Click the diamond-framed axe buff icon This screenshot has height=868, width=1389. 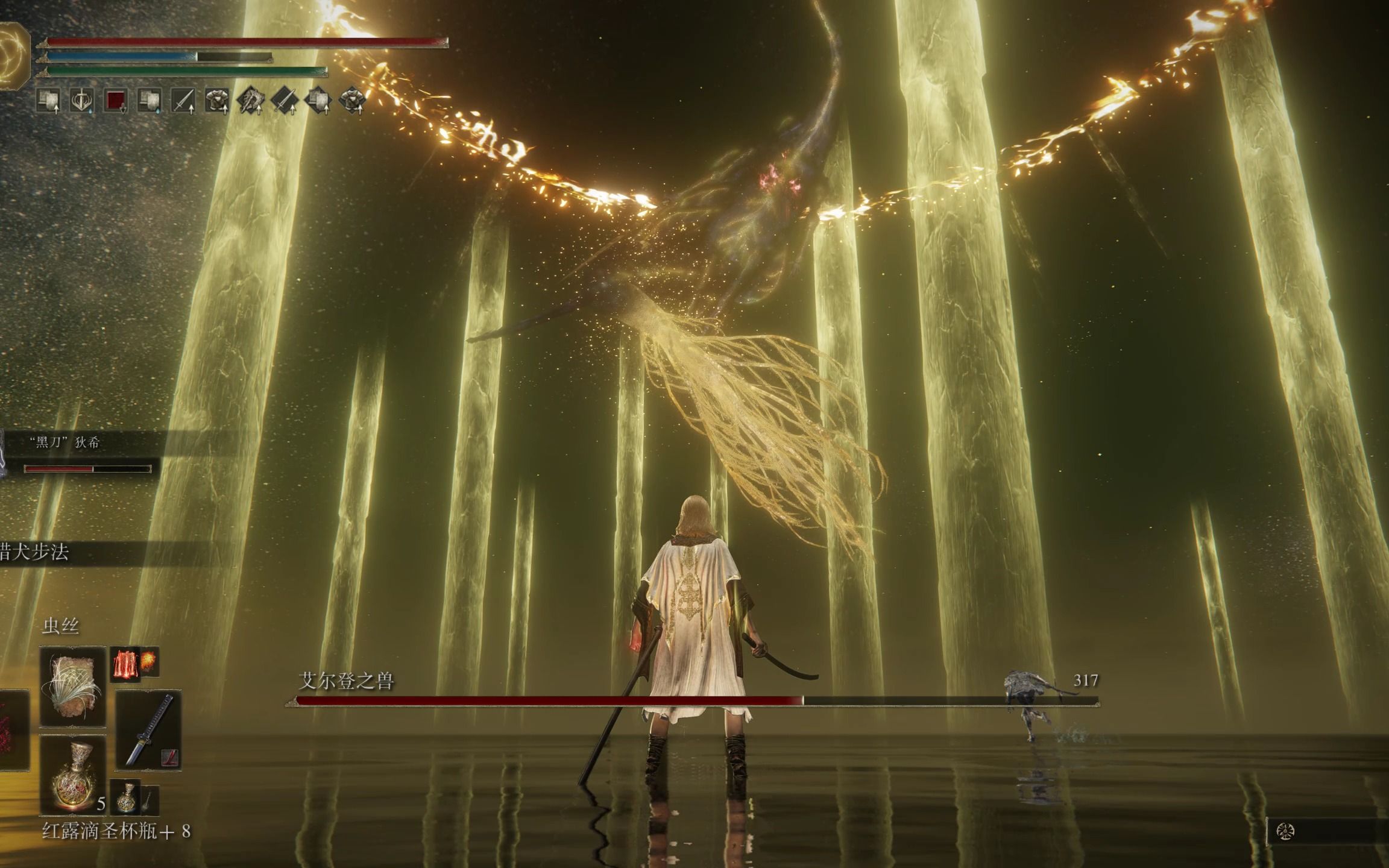[x=250, y=101]
